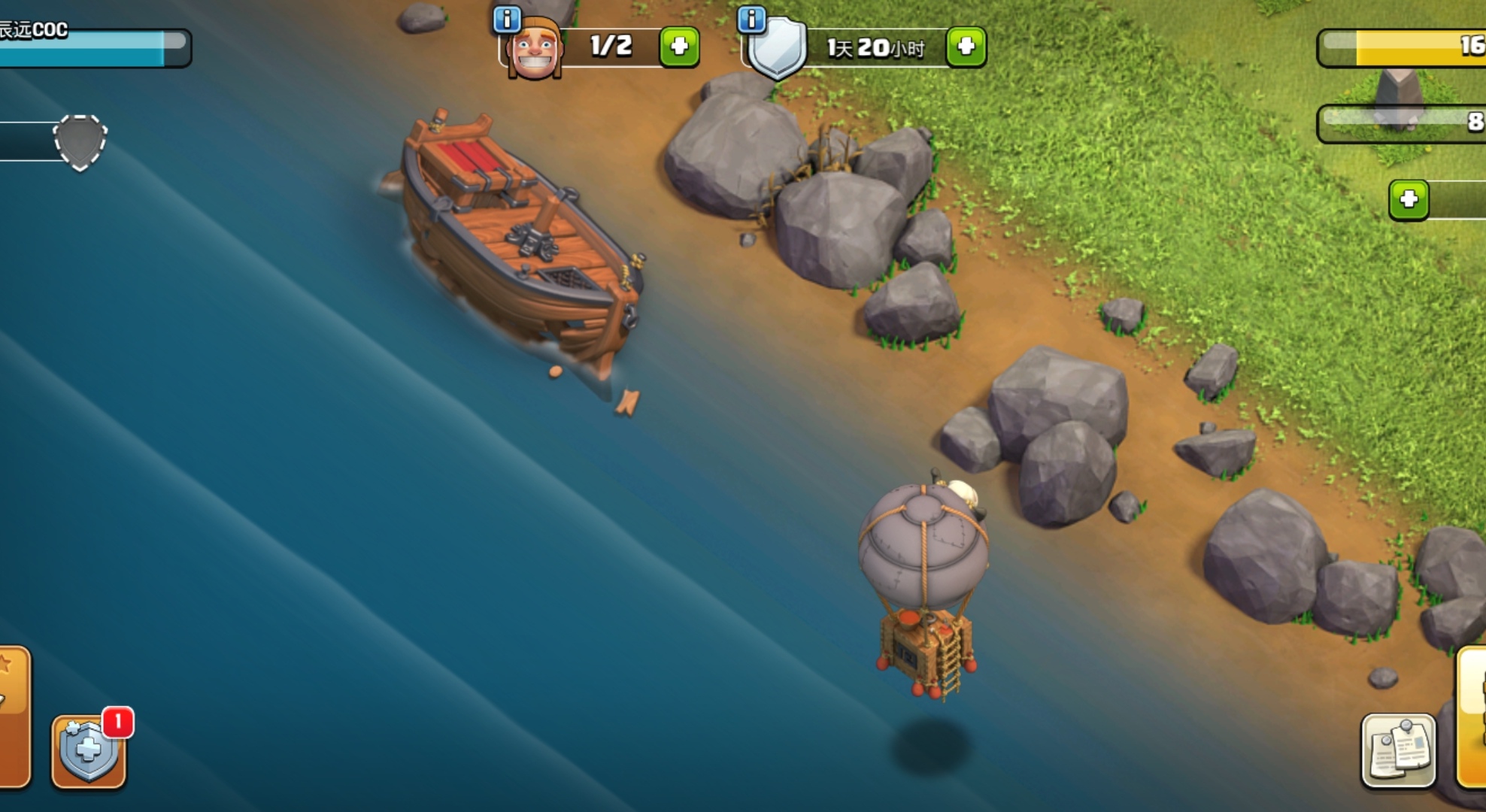Open the papers notes button
The image size is (1486, 812).
[x=1398, y=750]
